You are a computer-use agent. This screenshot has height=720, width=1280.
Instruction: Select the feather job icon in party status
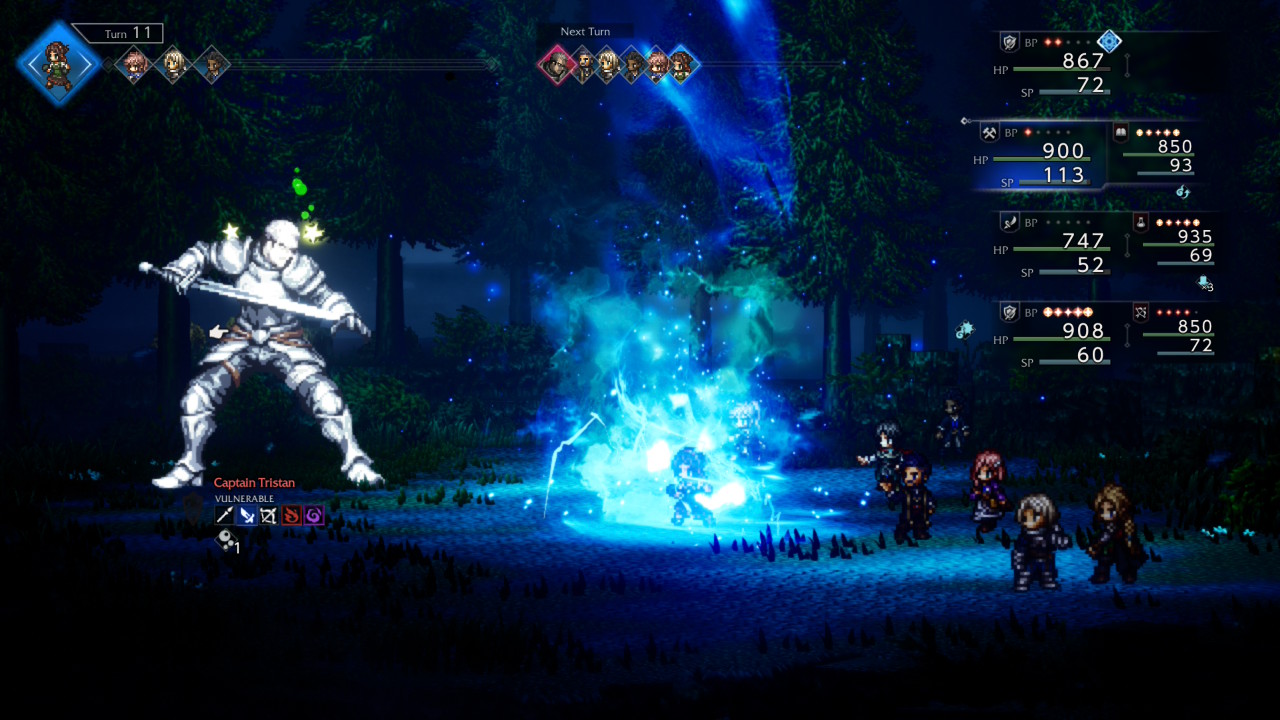point(1010,222)
